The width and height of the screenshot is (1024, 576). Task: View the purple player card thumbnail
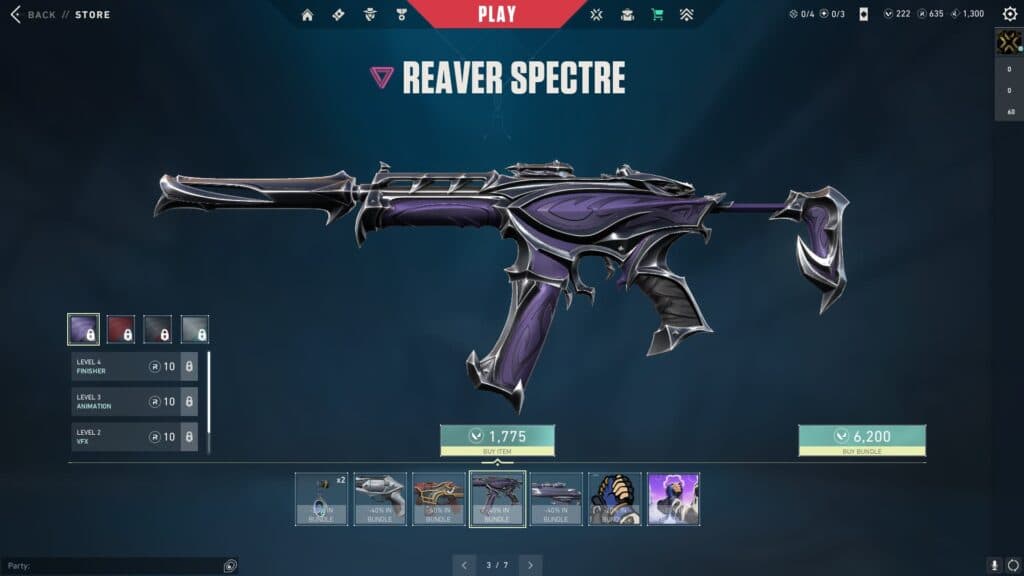(673, 498)
